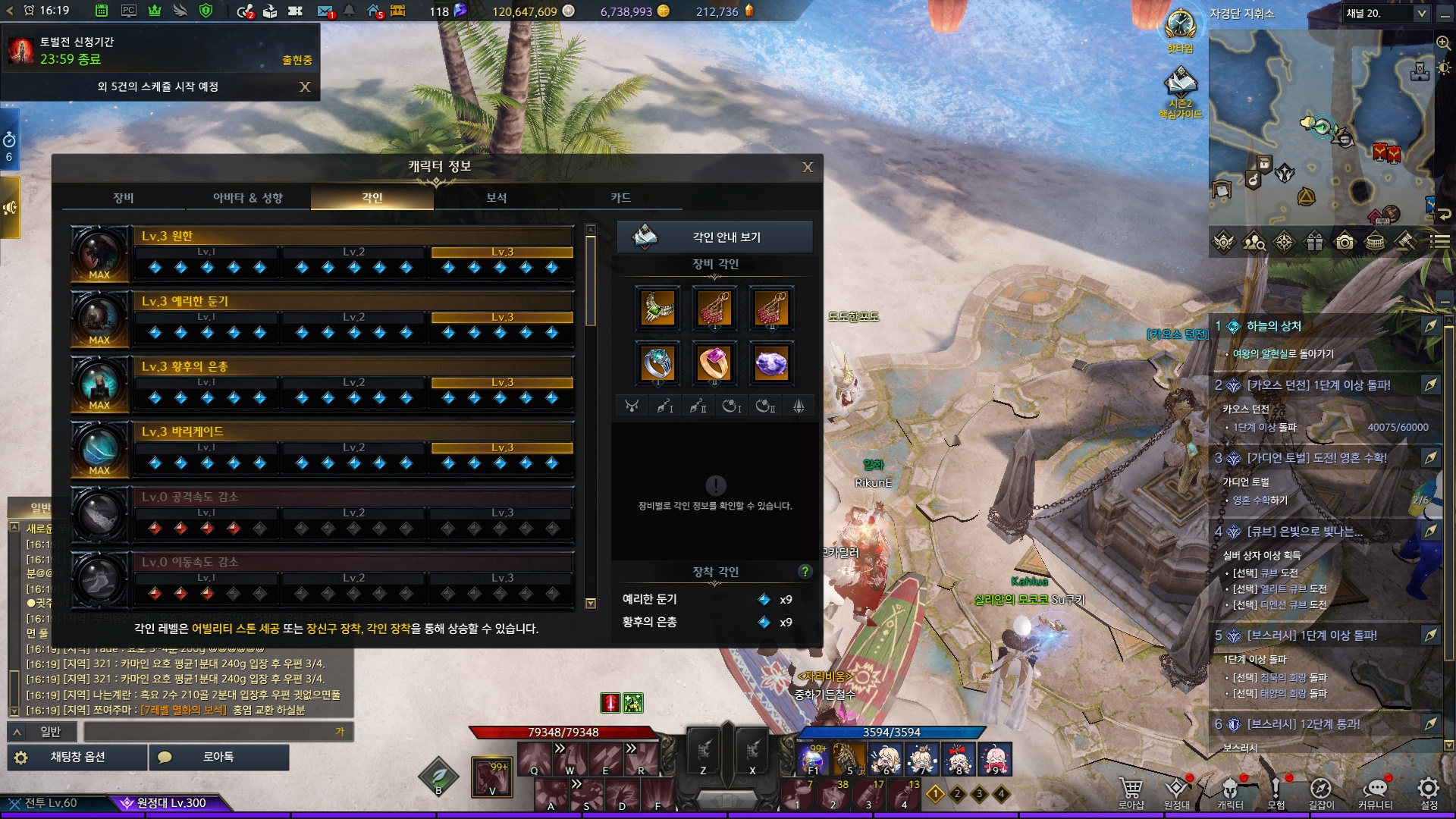Click the green help icon beside 장착 각인

point(805,572)
